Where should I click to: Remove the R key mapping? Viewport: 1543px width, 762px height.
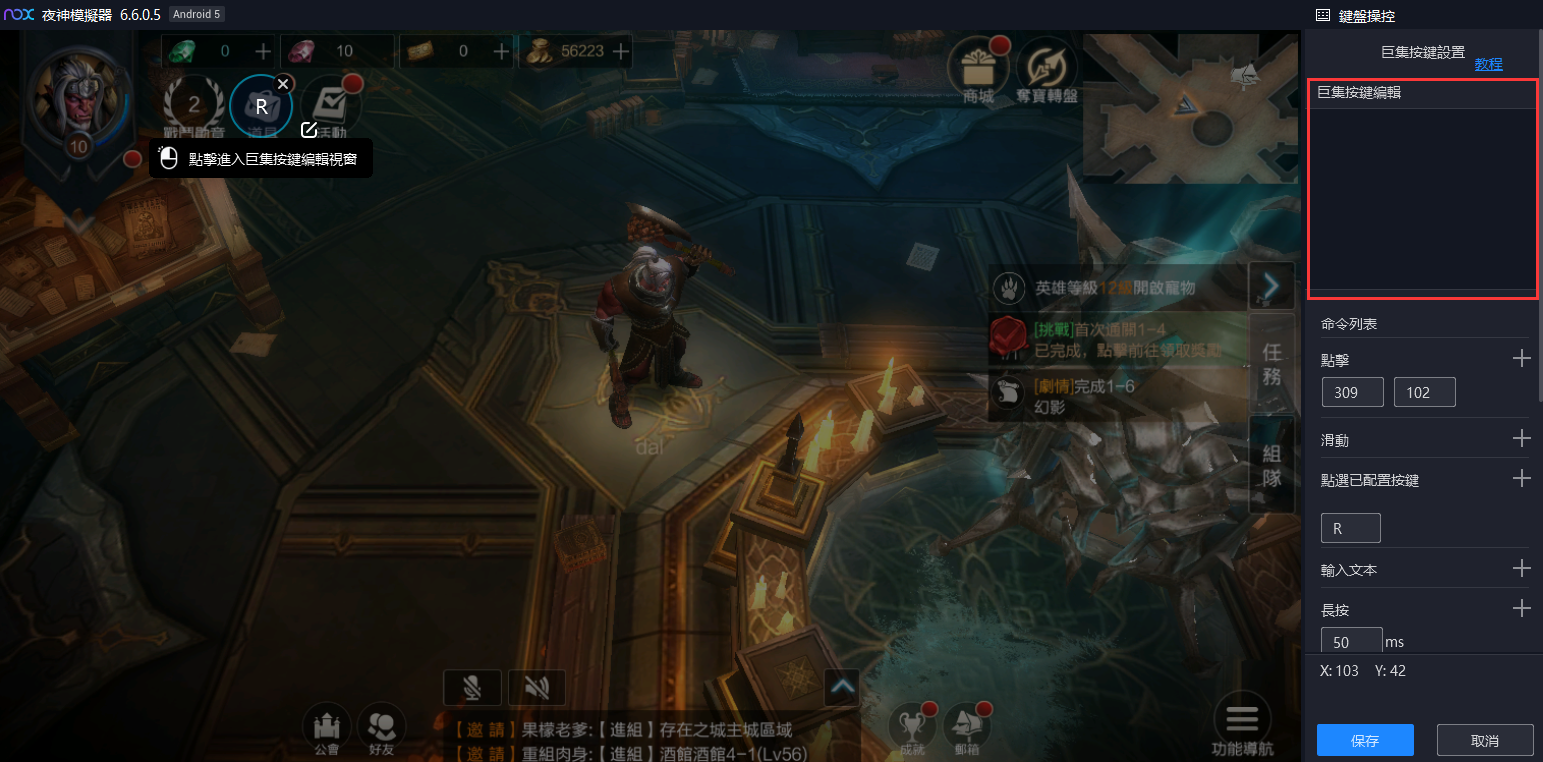[284, 83]
